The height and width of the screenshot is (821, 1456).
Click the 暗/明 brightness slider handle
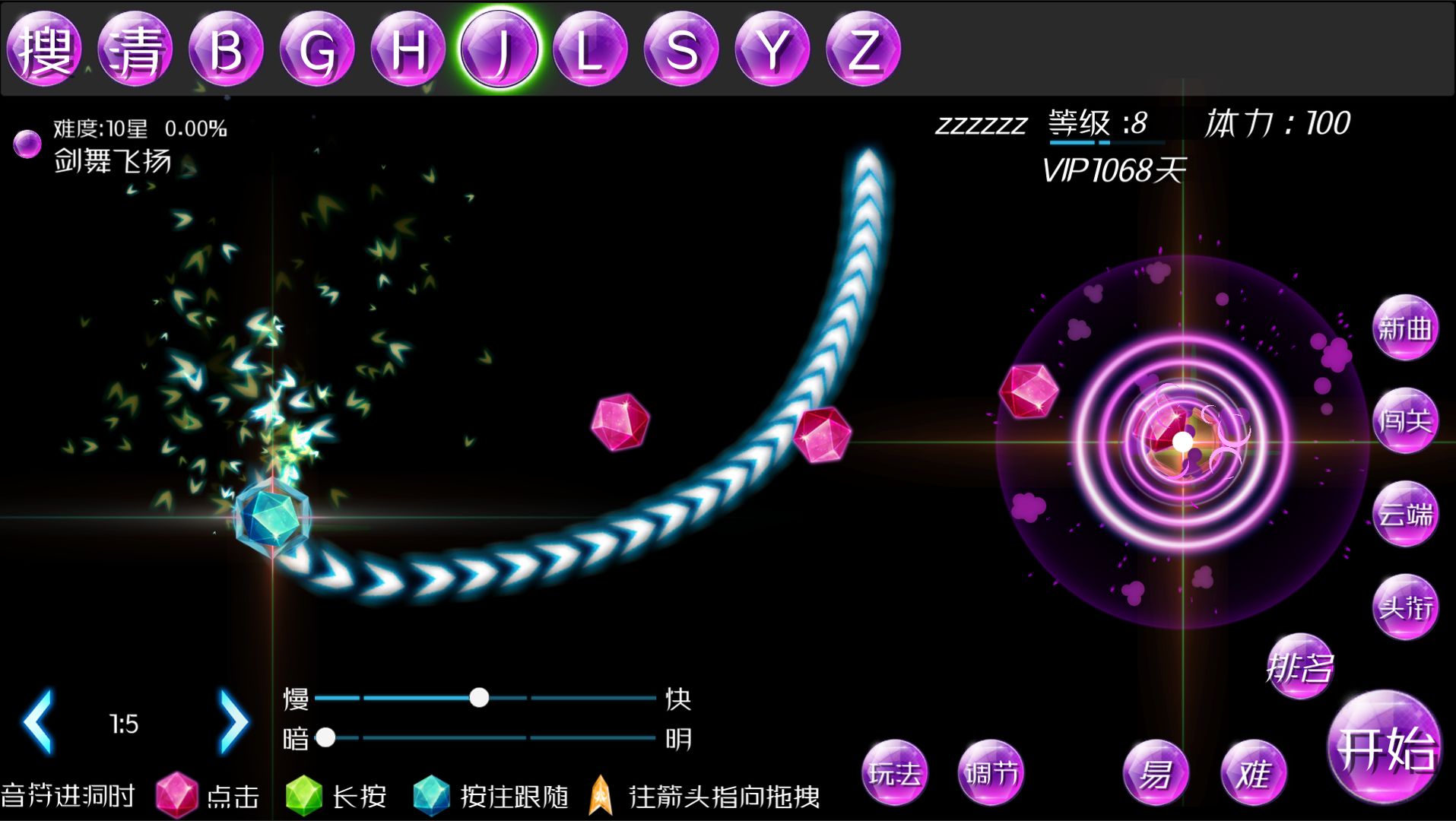pos(325,737)
